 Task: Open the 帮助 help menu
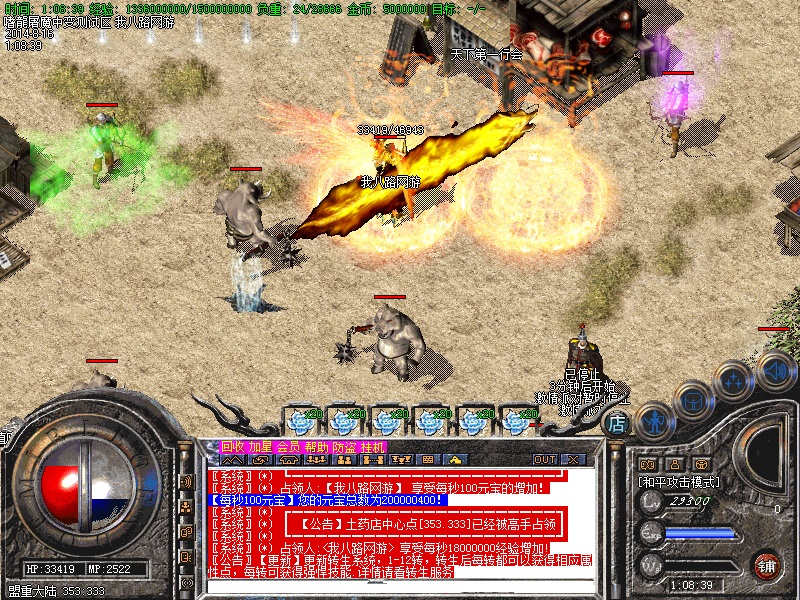coord(317,446)
